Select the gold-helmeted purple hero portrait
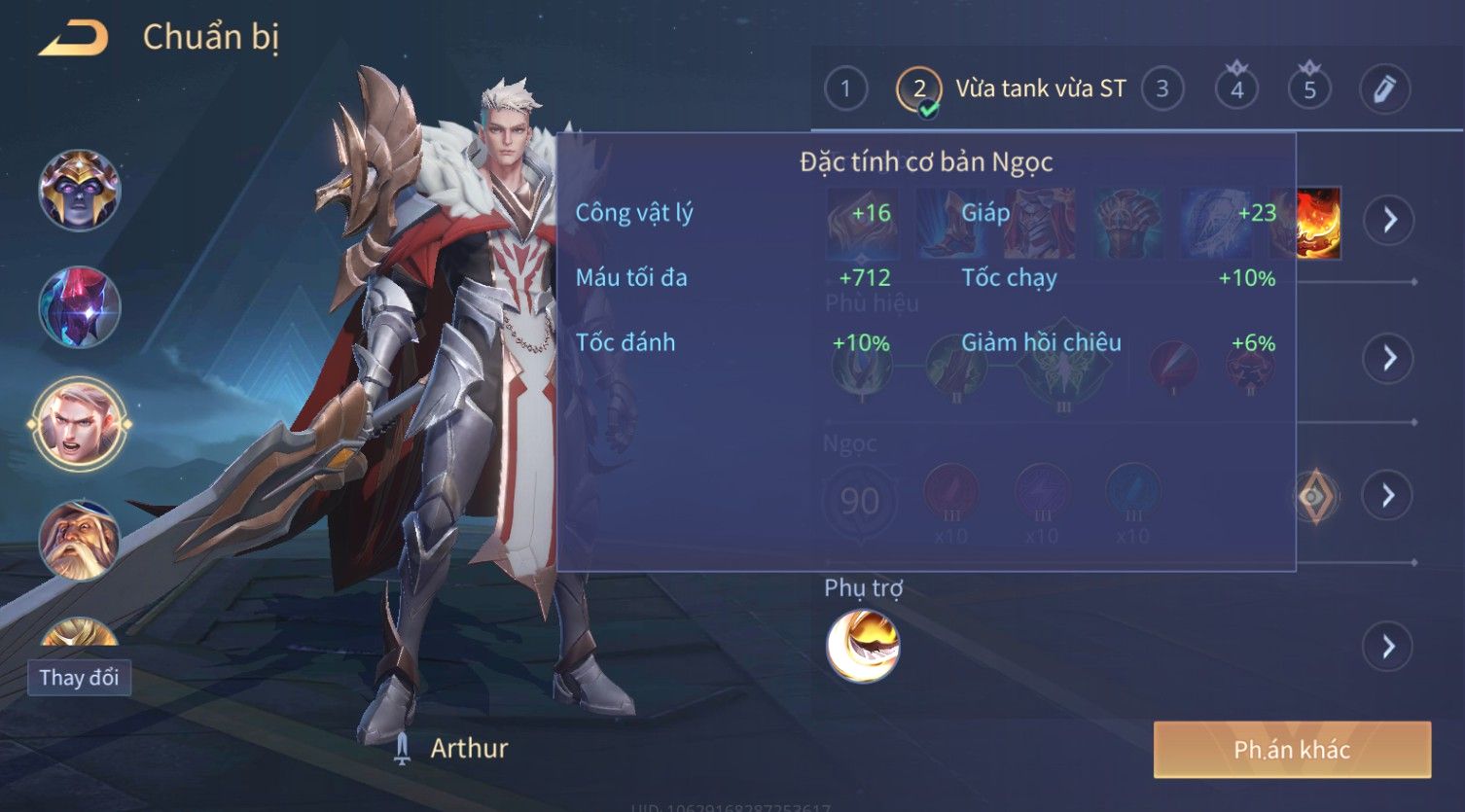Viewport: 1465px width, 812px height. pos(79,190)
